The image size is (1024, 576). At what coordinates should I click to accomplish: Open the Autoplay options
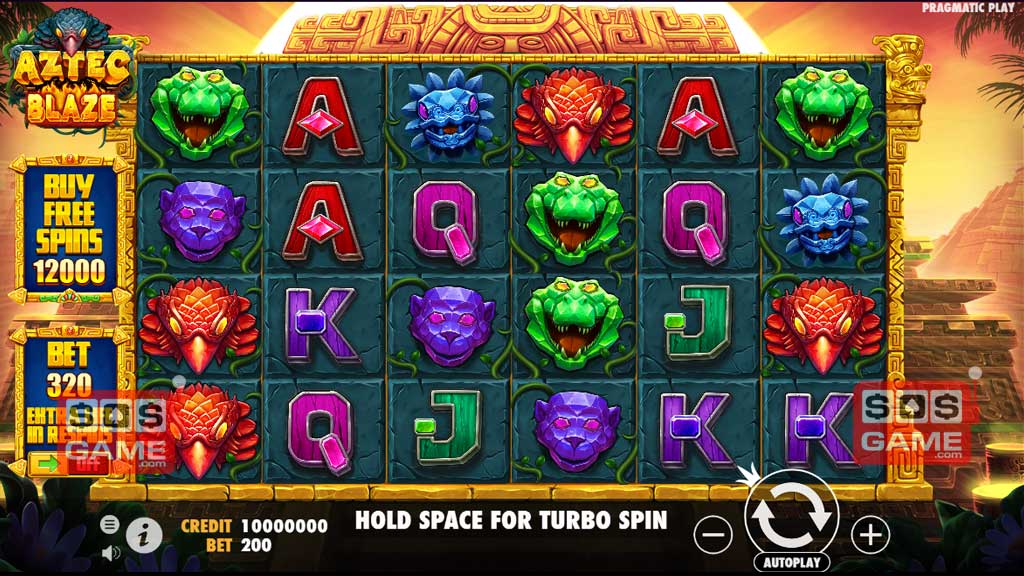pos(792,562)
